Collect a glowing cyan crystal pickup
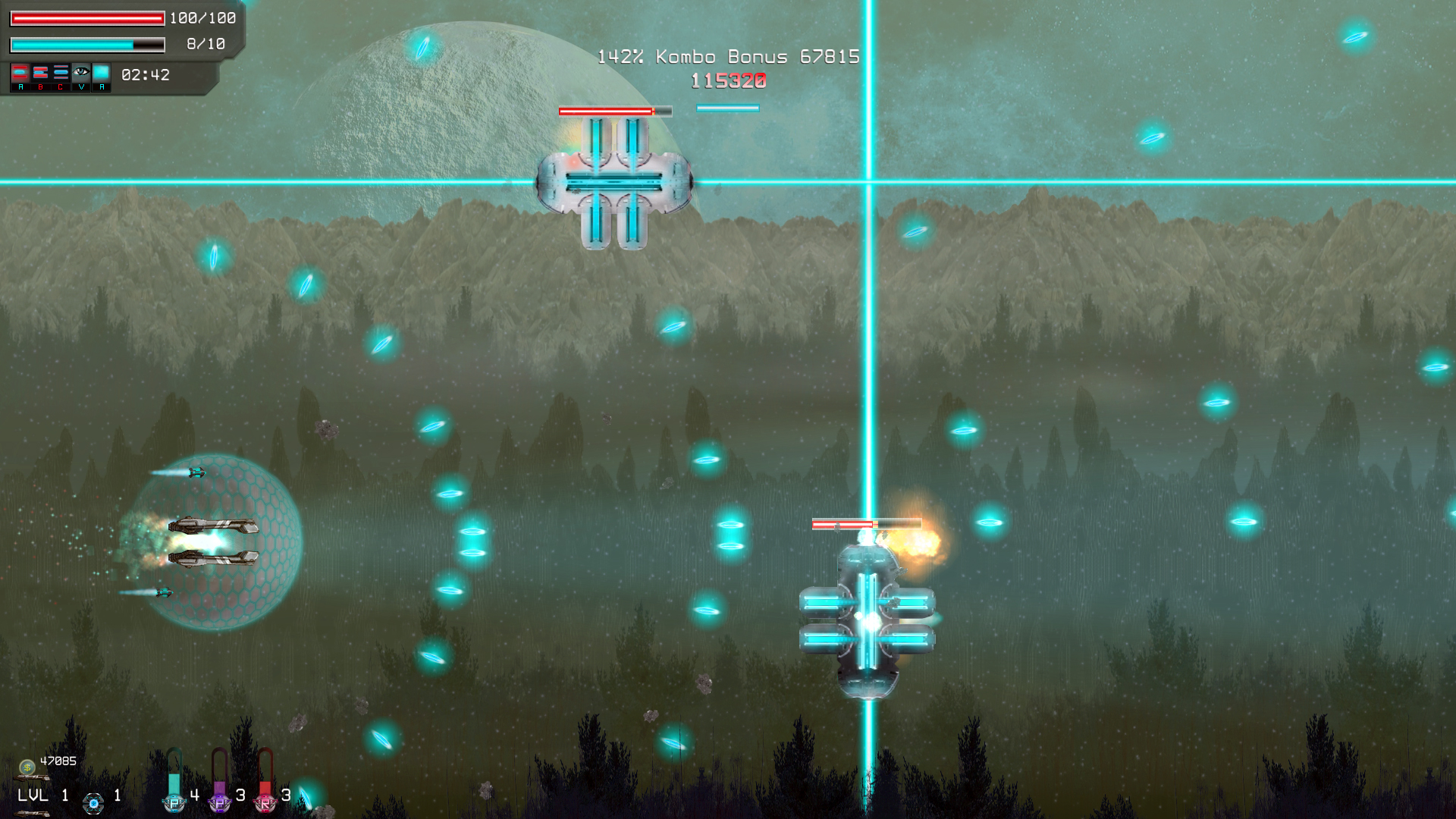This screenshot has height=819, width=1456. pos(432,423)
